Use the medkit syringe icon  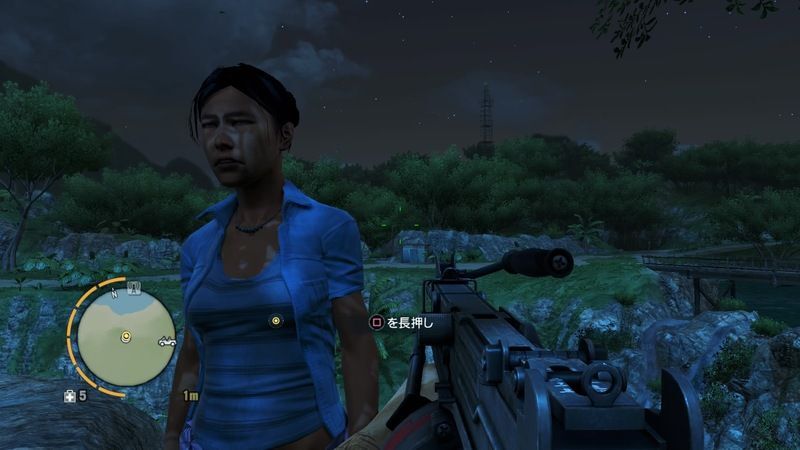click(70, 396)
